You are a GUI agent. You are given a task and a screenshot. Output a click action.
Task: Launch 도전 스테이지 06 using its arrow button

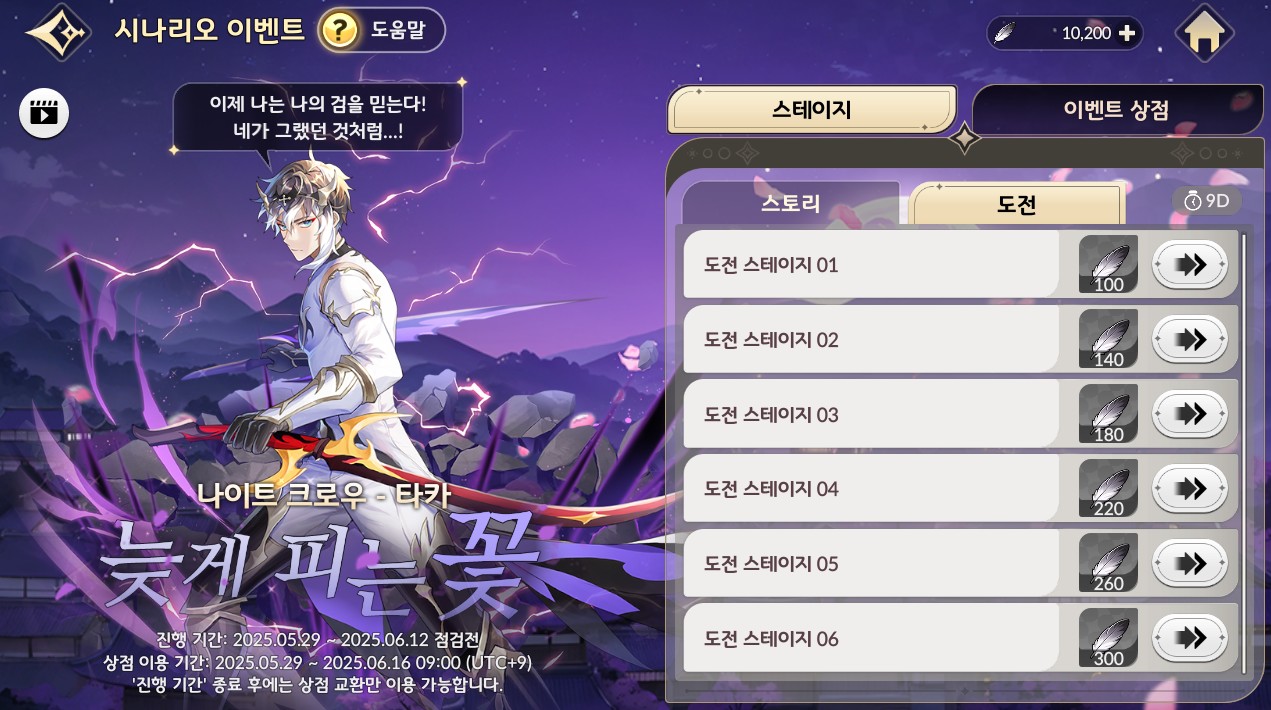pyautogui.click(x=1189, y=638)
